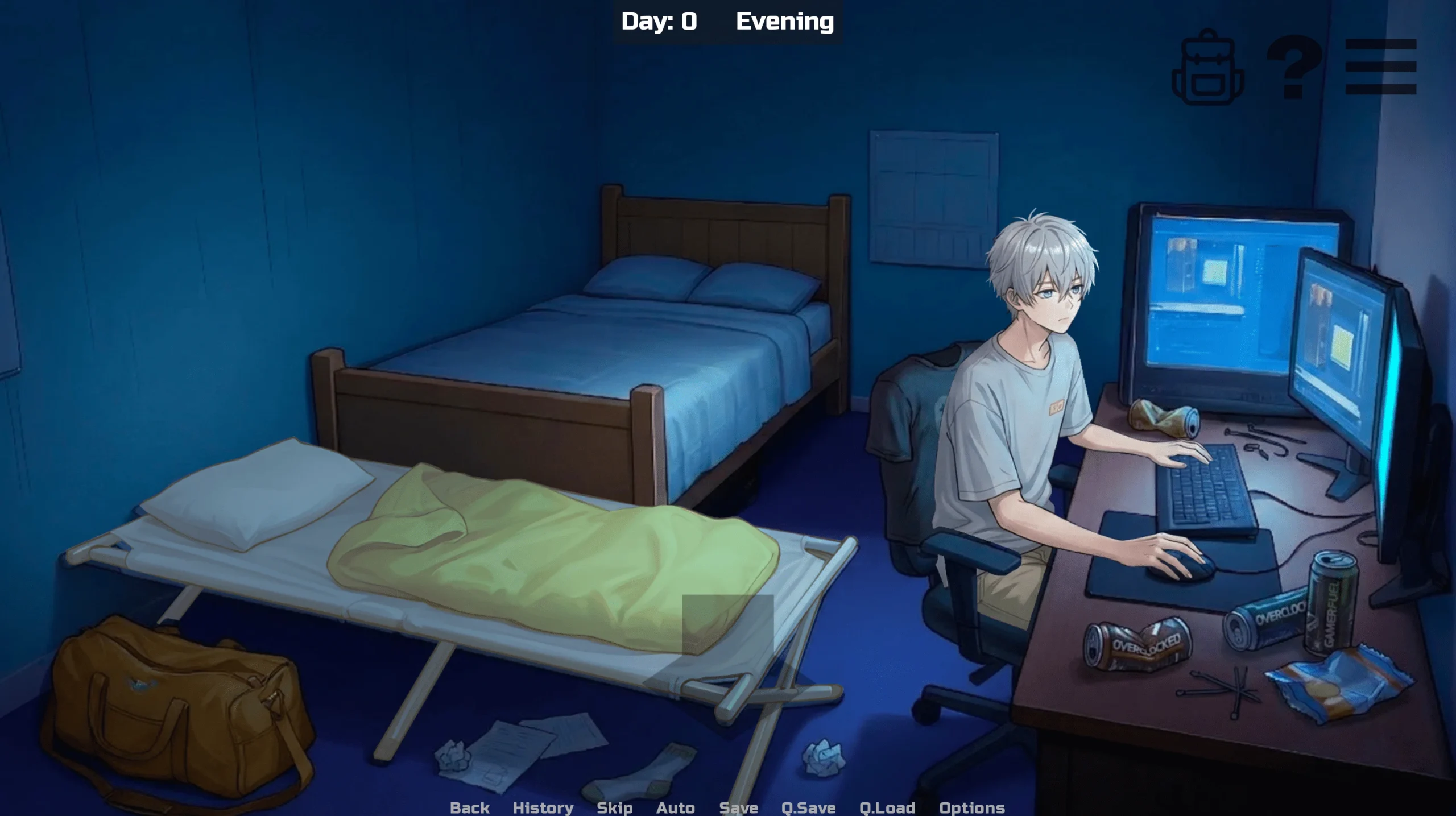Toggle Auto advance mode
The height and width of the screenshot is (816, 1456).
675,807
